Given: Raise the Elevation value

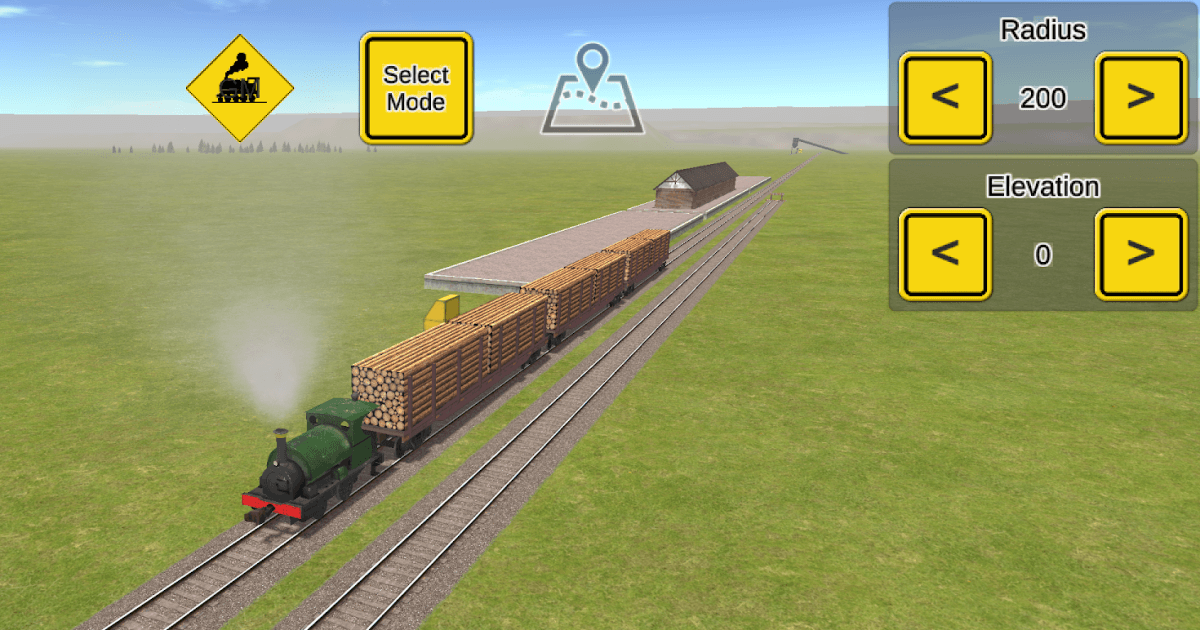Looking at the screenshot, I should (x=1141, y=254).
